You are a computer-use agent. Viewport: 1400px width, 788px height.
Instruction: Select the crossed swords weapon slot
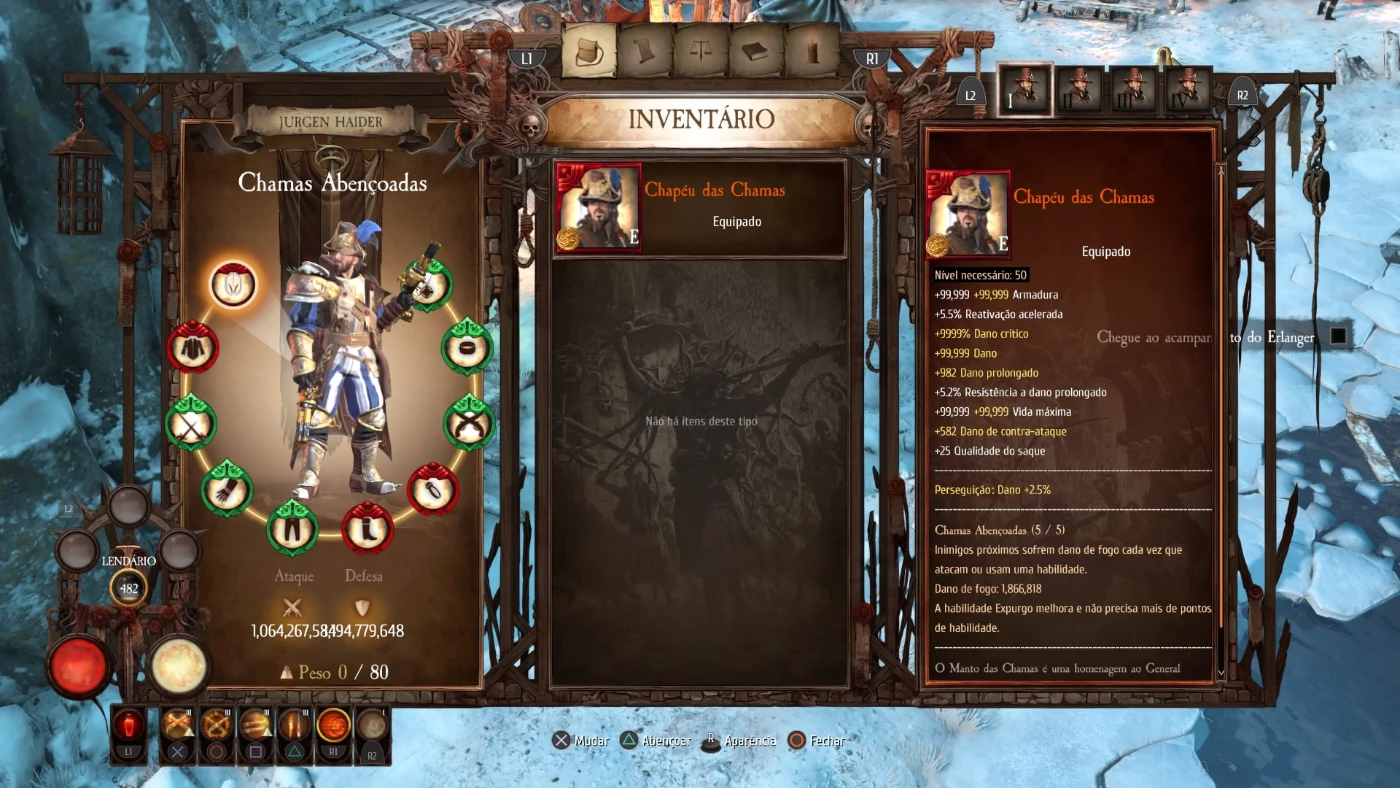coord(190,422)
